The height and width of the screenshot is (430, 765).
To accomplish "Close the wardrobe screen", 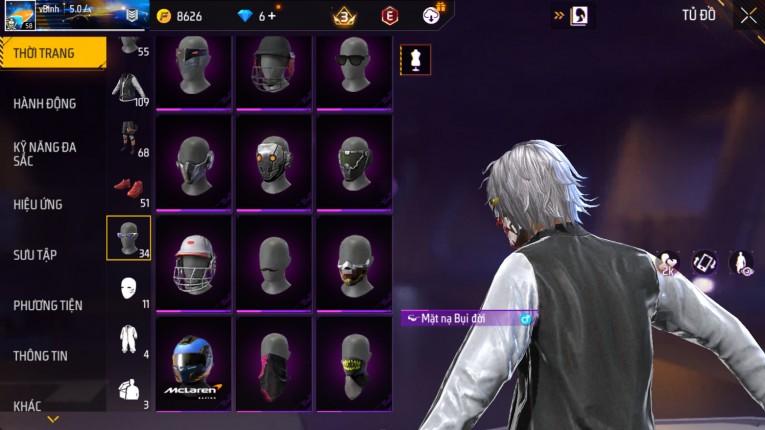I will [x=748, y=15].
